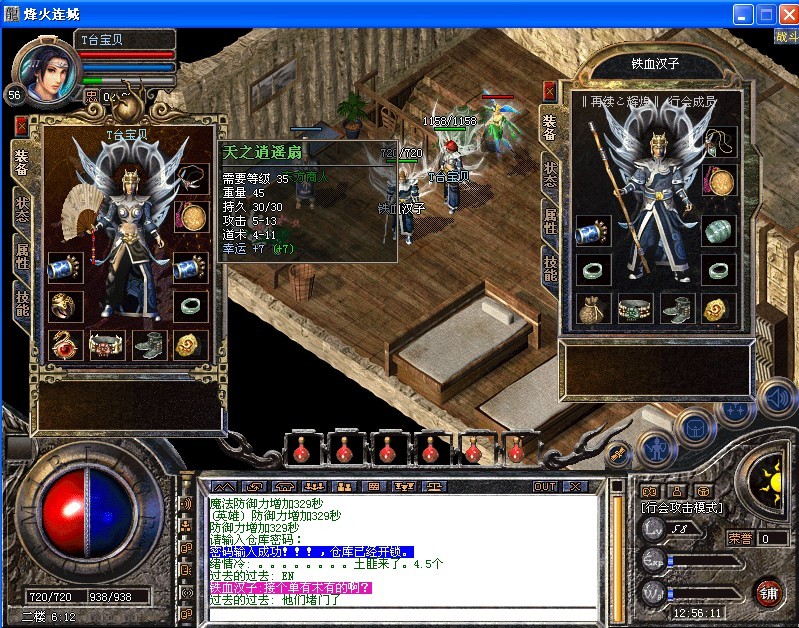The height and width of the screenshot is (628, 799).
Task: Click the round speaker sound button
Action: [776, 398]
